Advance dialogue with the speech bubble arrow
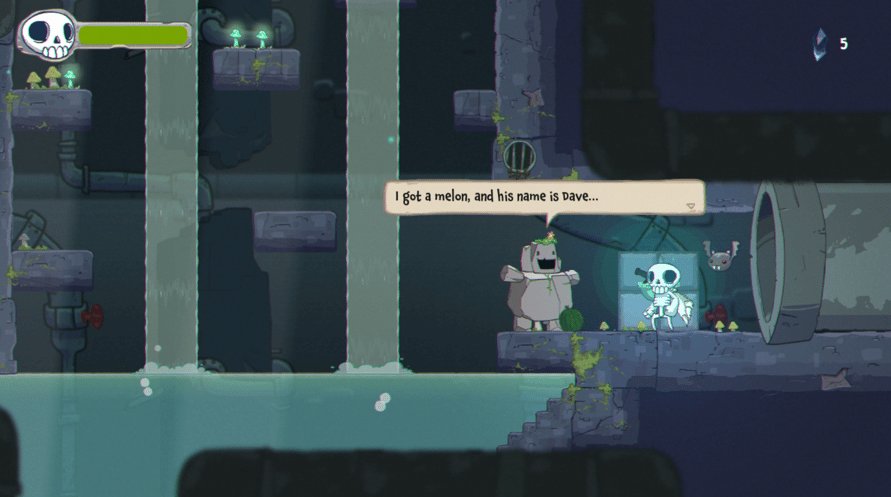Screen dimensions: 891x497 690,206
